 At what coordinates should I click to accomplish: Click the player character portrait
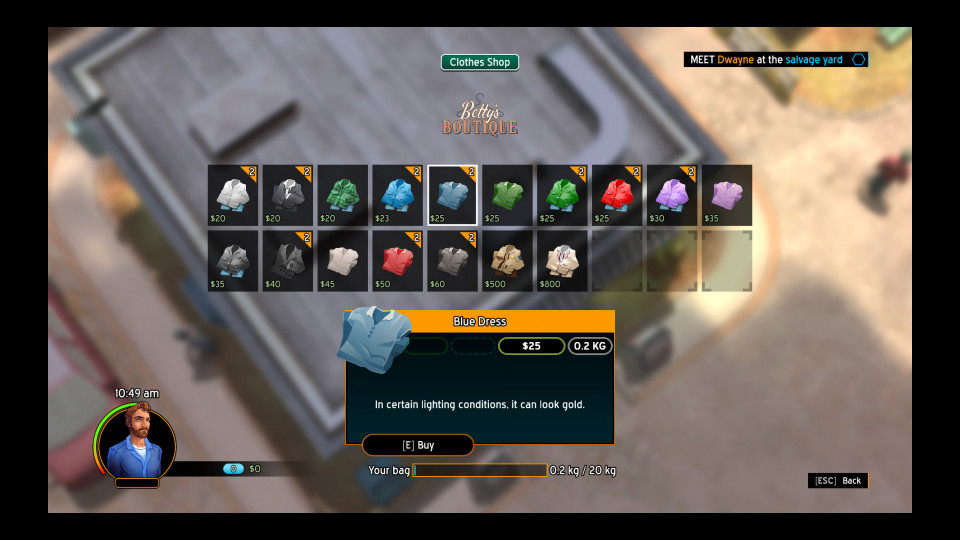pos(136,442)
